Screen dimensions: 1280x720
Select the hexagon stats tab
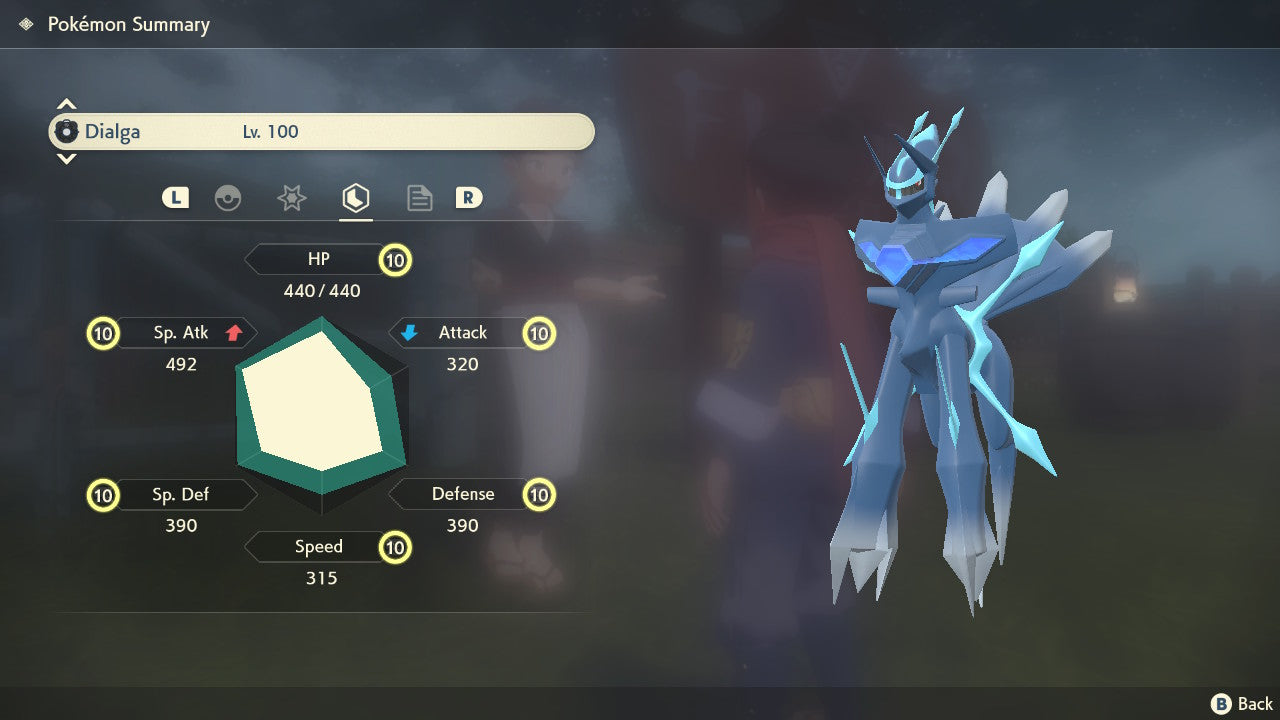coord(355,198)
